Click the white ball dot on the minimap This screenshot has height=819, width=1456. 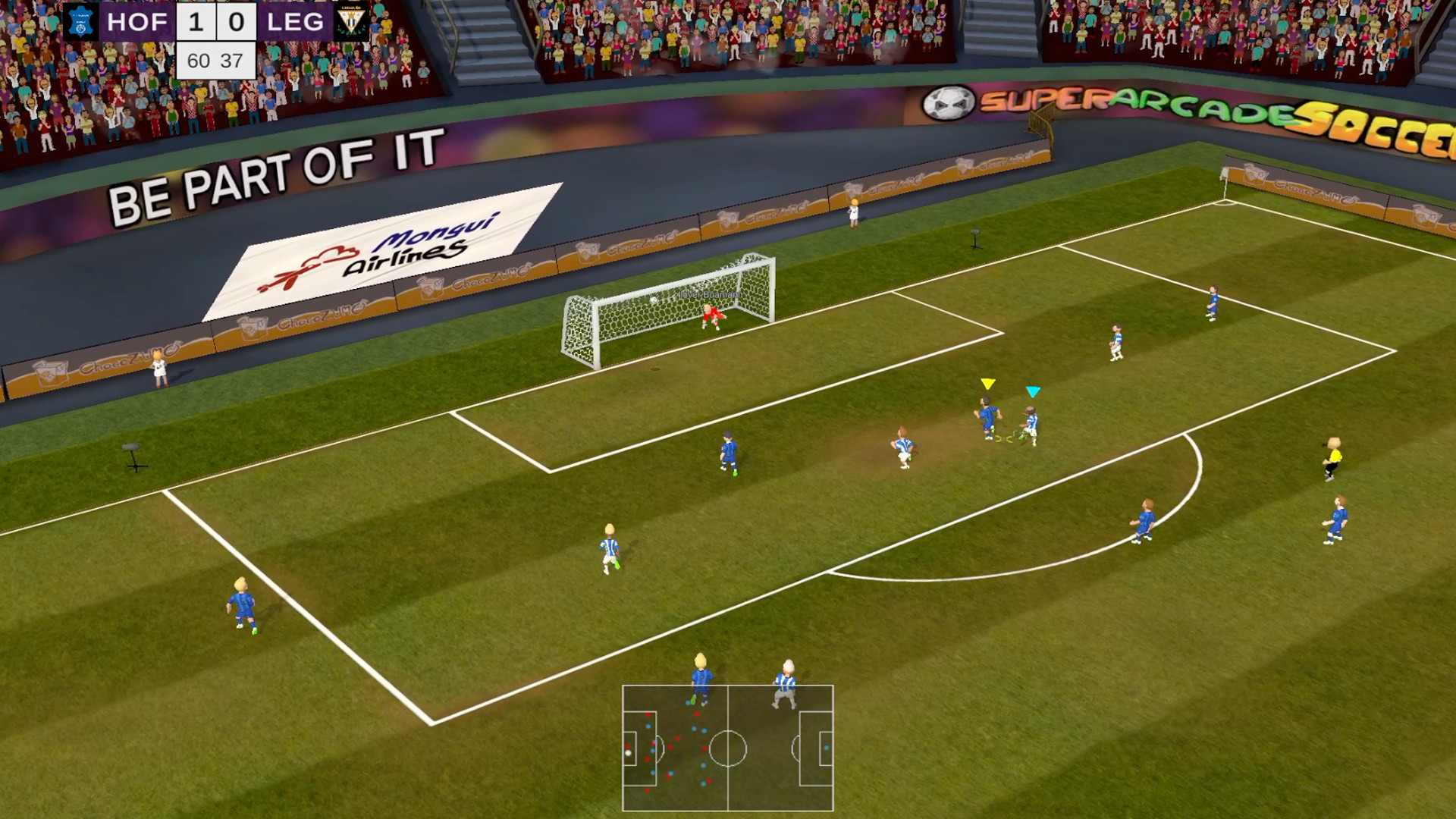pyautogui.click(x=629, y=753)
